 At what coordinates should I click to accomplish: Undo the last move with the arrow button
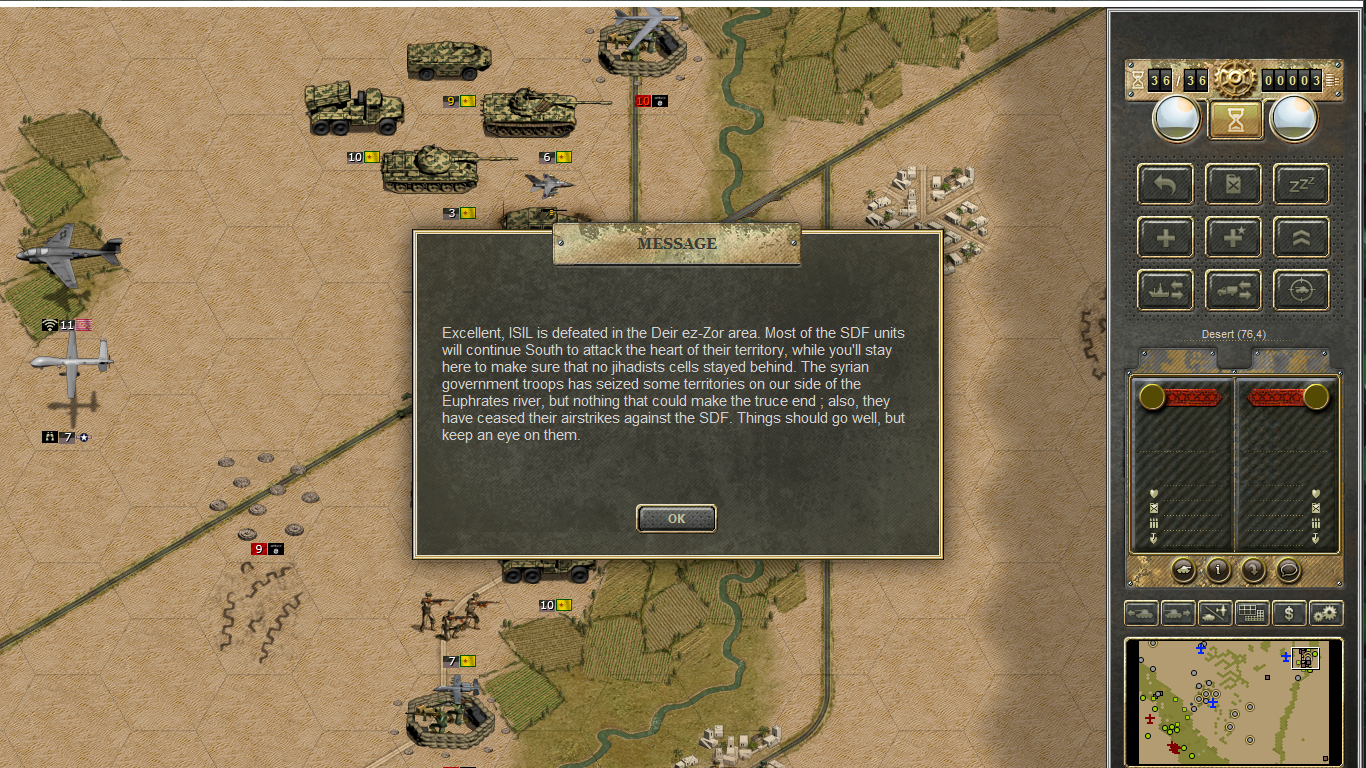pos(1165,184)
